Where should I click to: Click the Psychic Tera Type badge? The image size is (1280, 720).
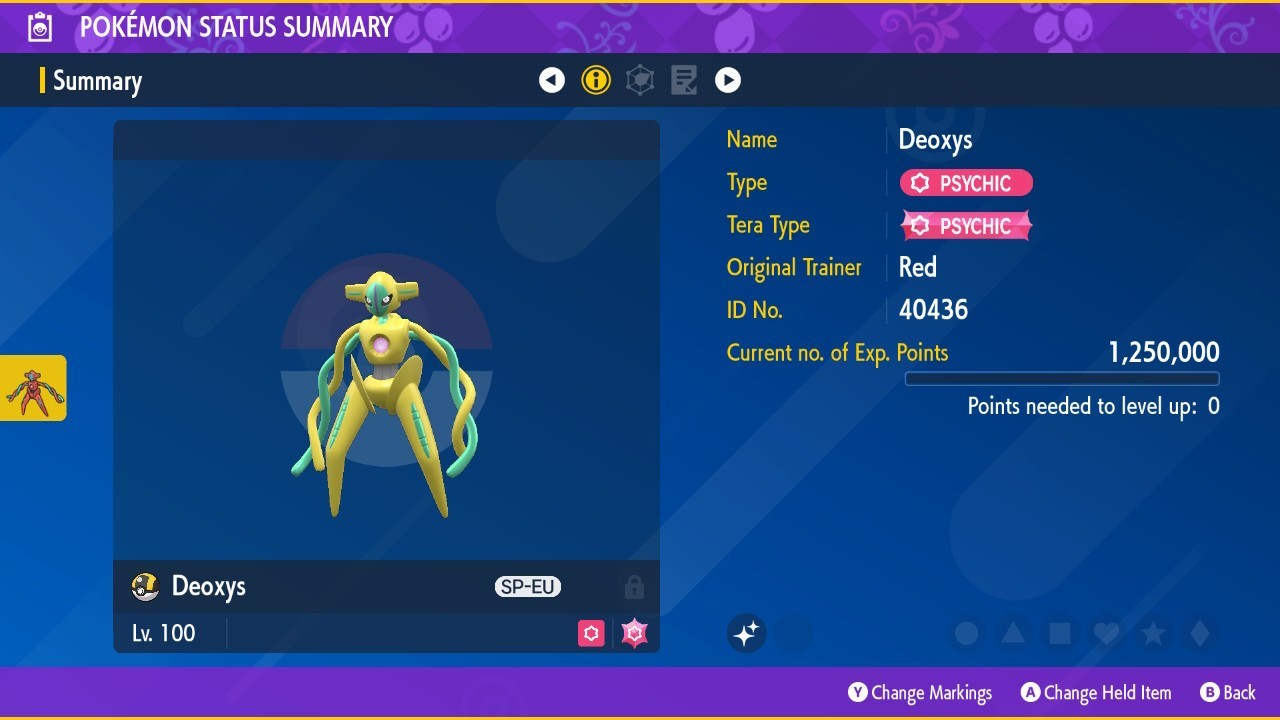pos(966,226)
